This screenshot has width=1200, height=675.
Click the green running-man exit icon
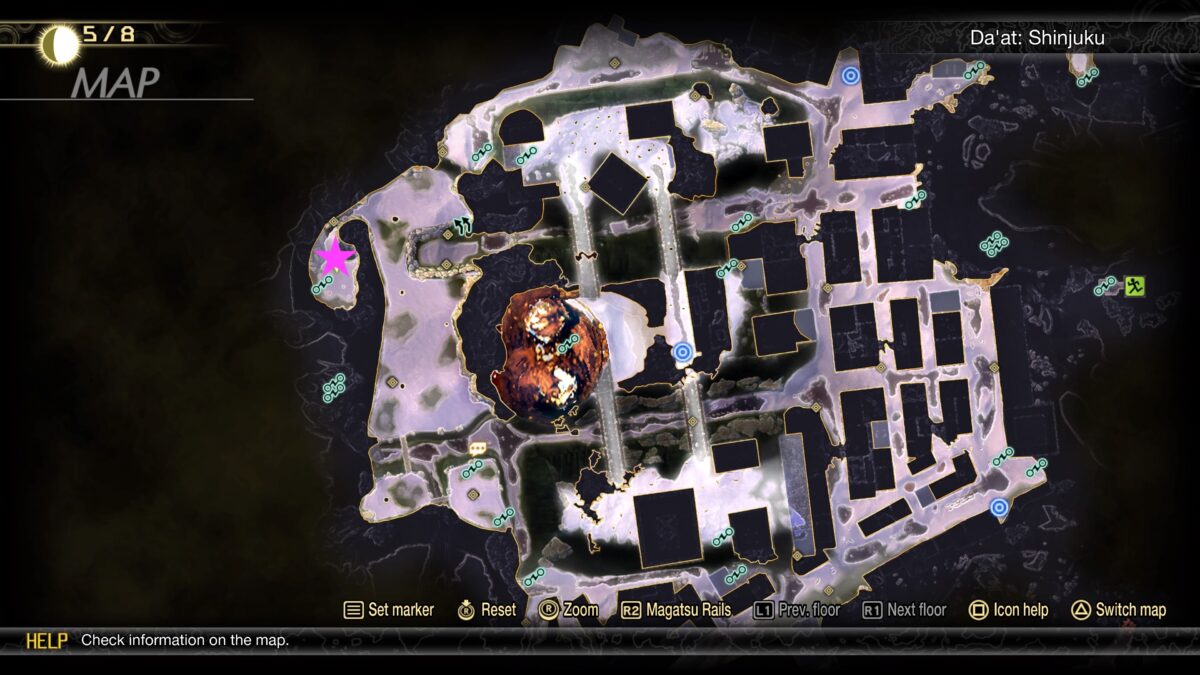[1134, 286]
